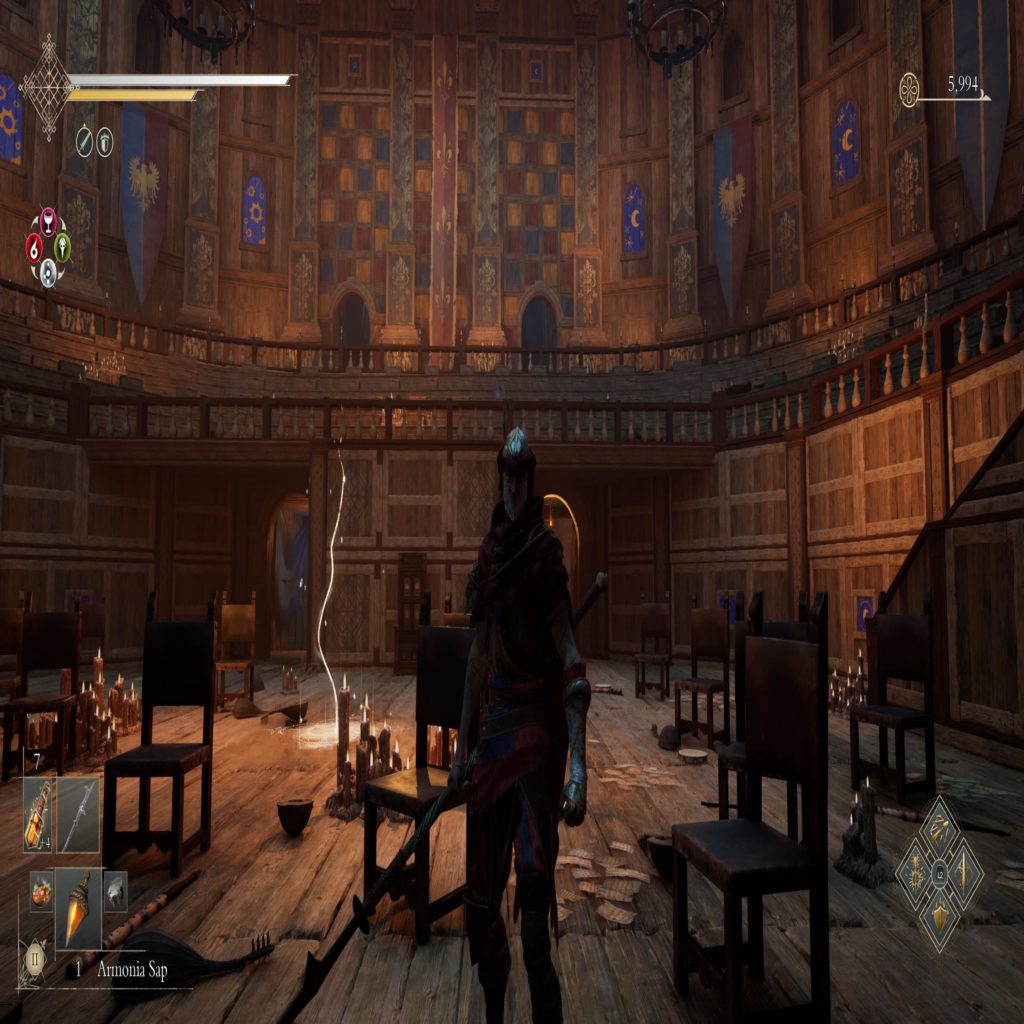Activate the top diamond hammer-strike skill
Image resolution: width=1024 pixels, height=1024 pixels.
939,828
